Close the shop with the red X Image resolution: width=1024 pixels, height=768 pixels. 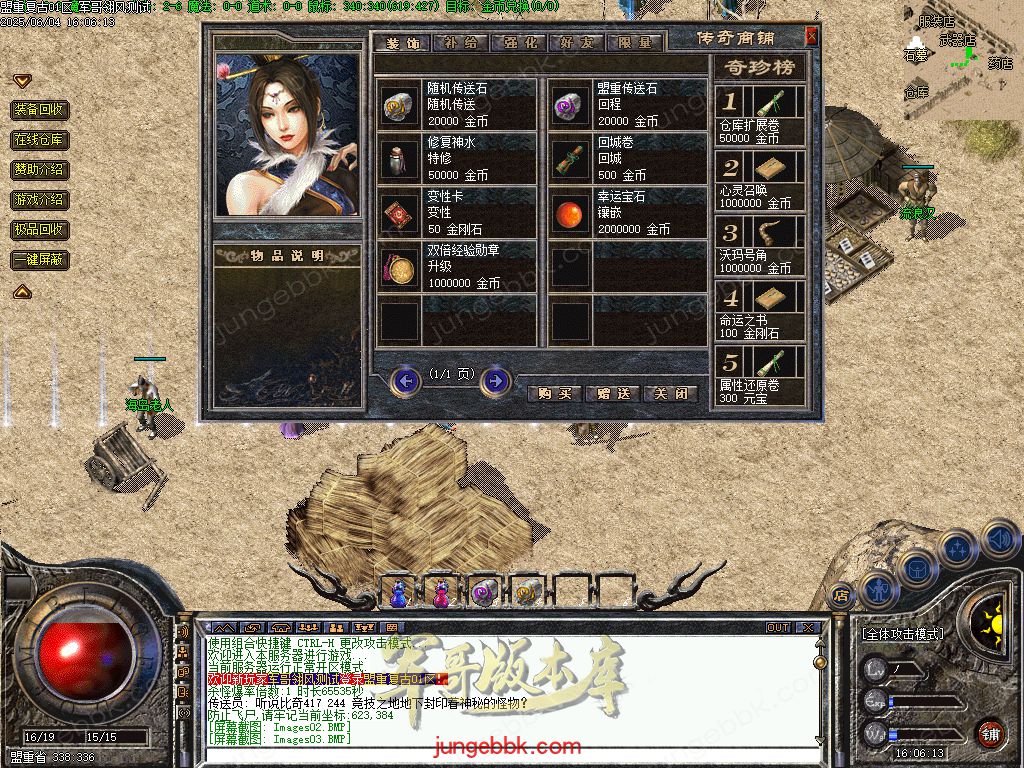point(812,37)
